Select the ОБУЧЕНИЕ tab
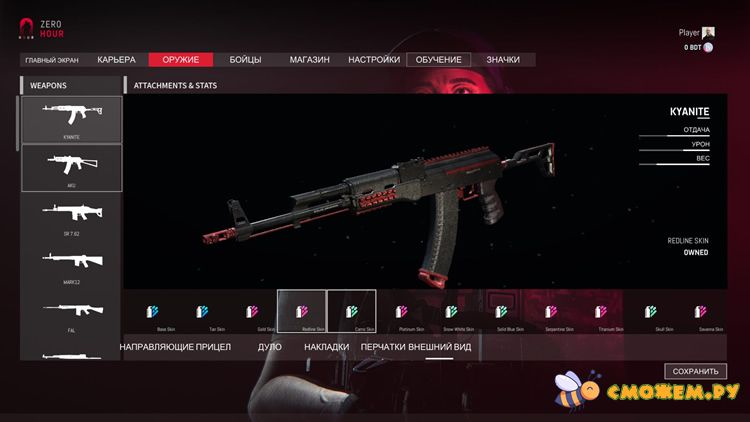 (439, 60)
